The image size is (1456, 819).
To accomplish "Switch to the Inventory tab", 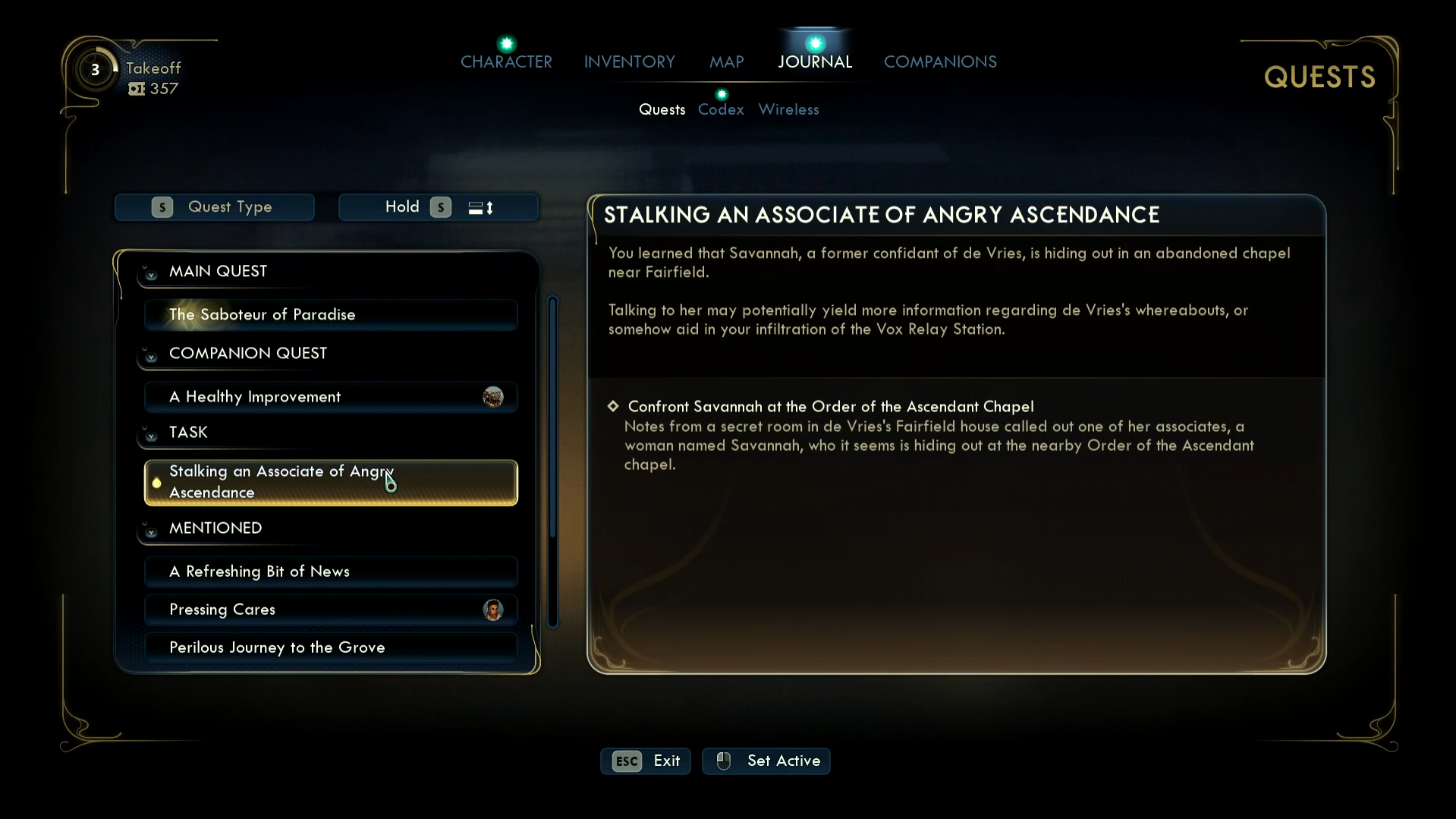I will point(629,61).
